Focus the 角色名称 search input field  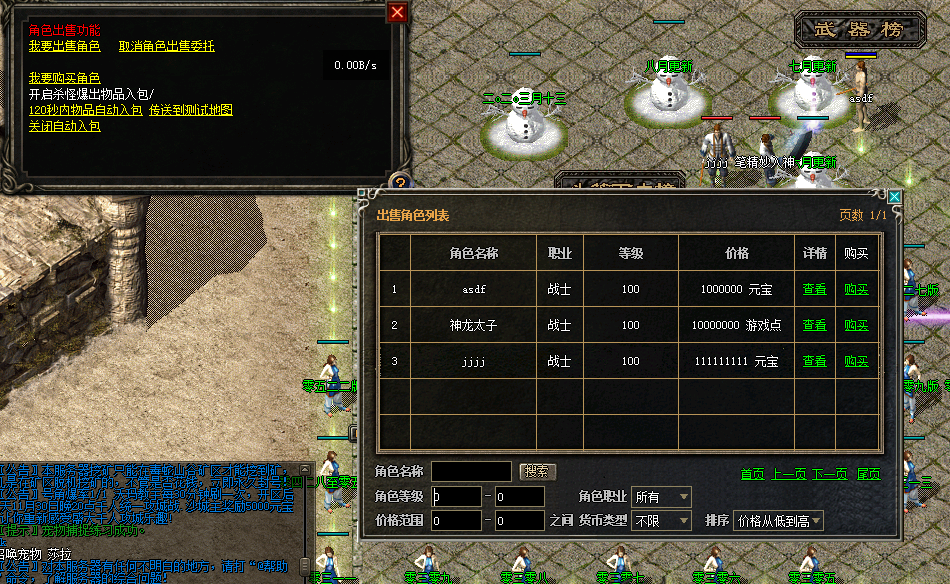point(471,471)
